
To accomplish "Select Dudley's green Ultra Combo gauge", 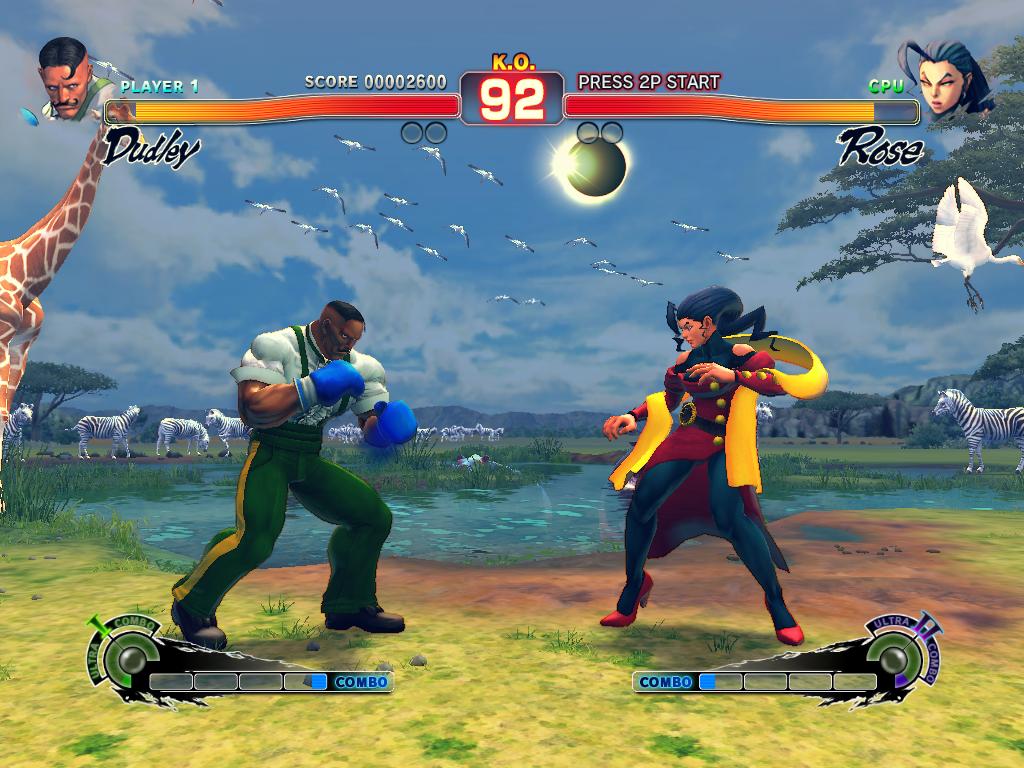I will [127, 657].
